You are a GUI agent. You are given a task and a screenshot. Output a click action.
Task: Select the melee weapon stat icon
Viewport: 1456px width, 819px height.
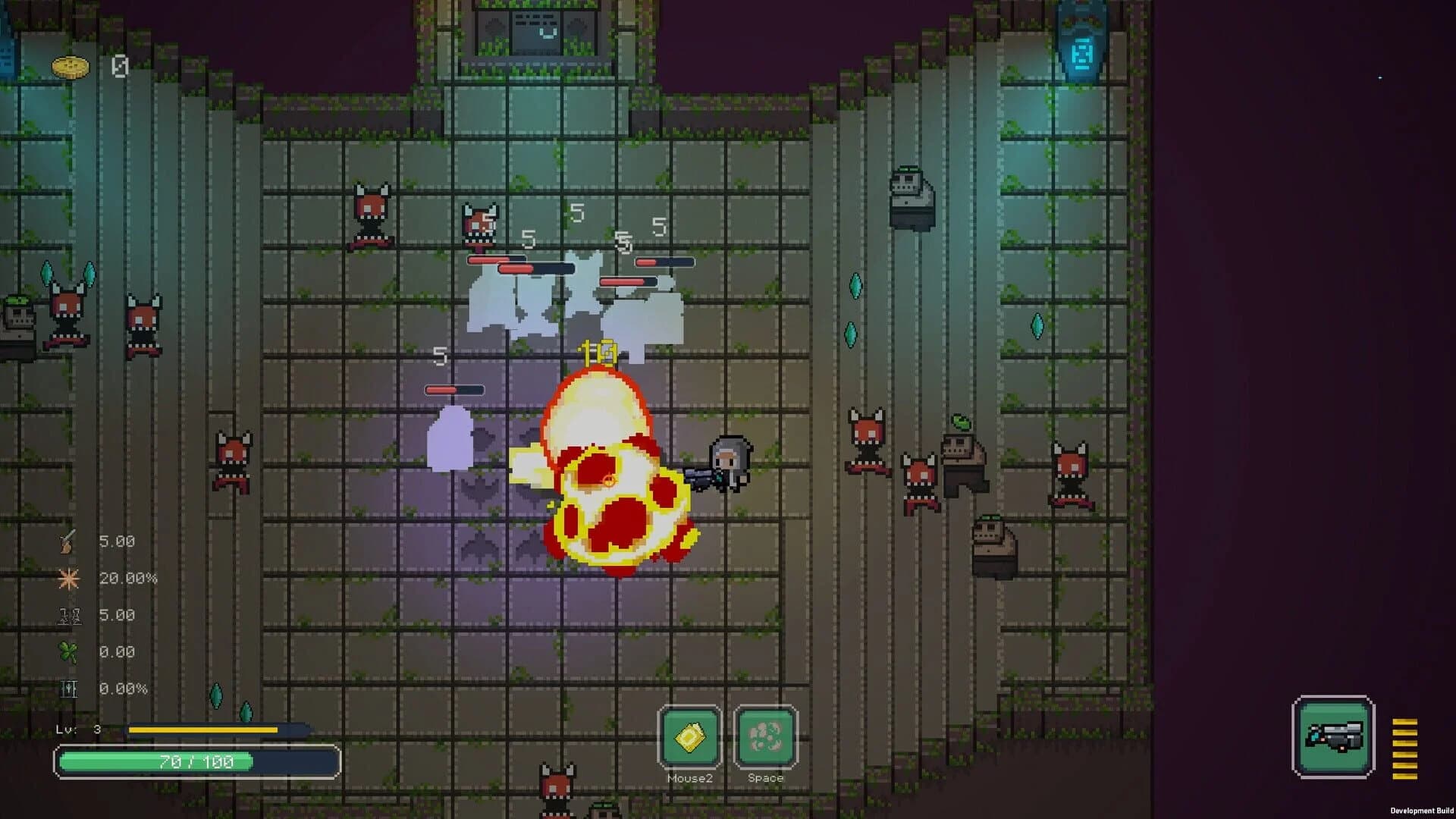tap(68, 541)
